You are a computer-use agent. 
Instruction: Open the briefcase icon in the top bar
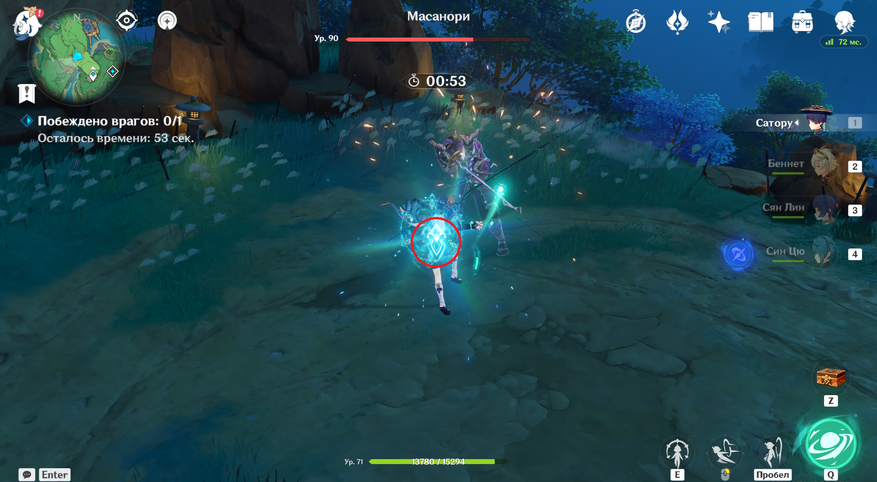coord(802,22)
